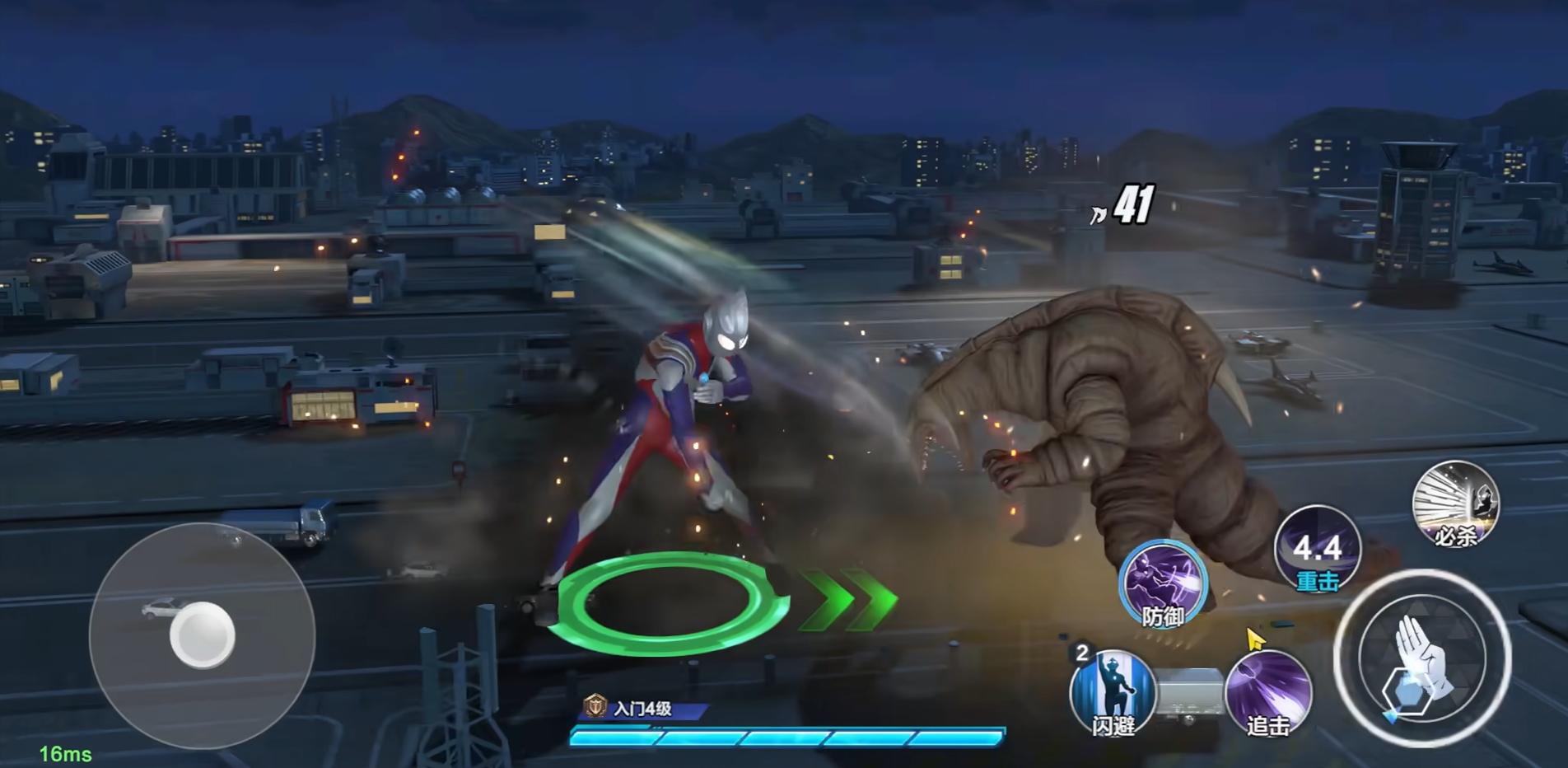
Task: Tap the 闪避 dodge skill
Action: (x=1112, y=691)
